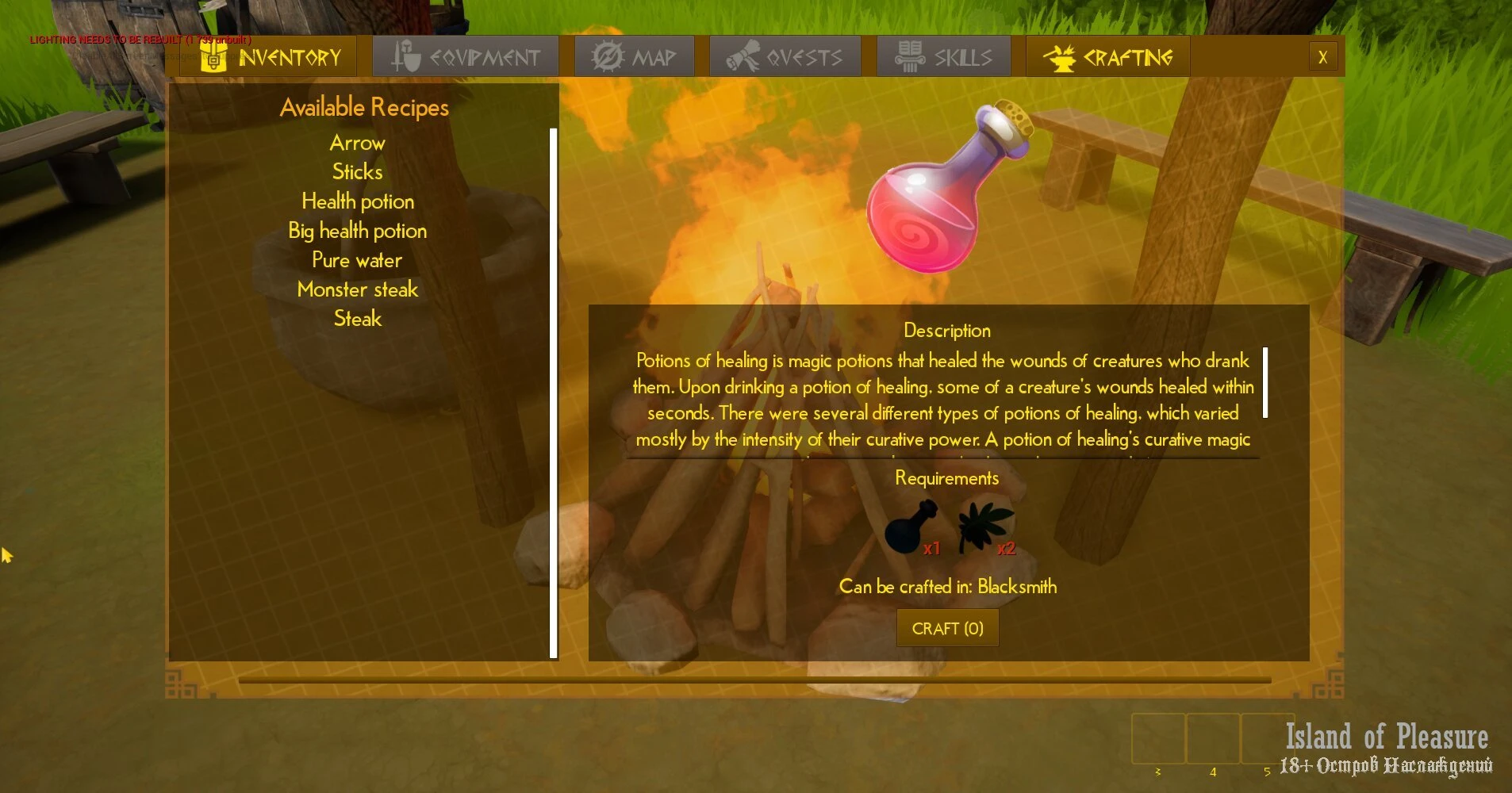This screenshot has height=793, width=1512.
Task: Show the Map tab
Action: point(634,57)
